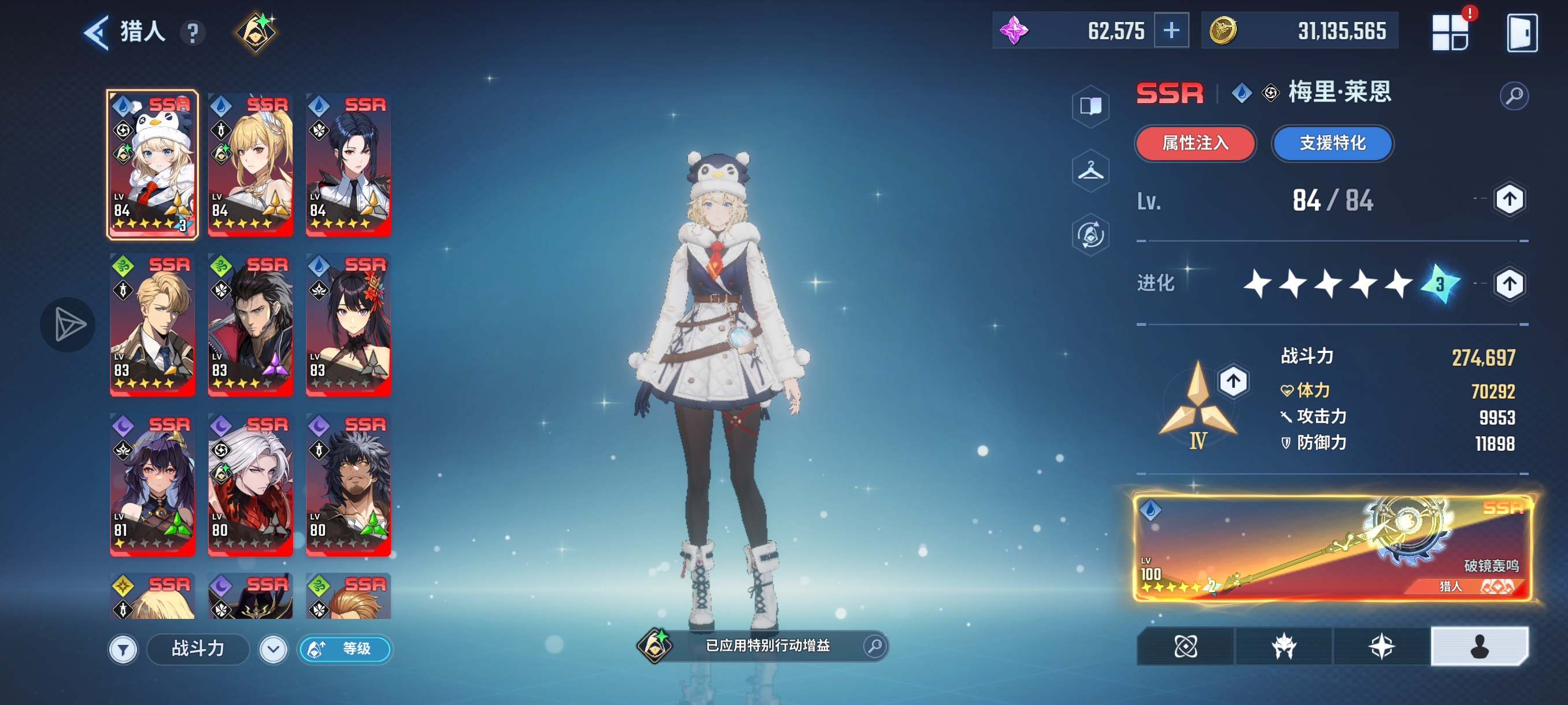1568x705 pixels.
Task: Open the 支援特化 button
Action: 1333,143
